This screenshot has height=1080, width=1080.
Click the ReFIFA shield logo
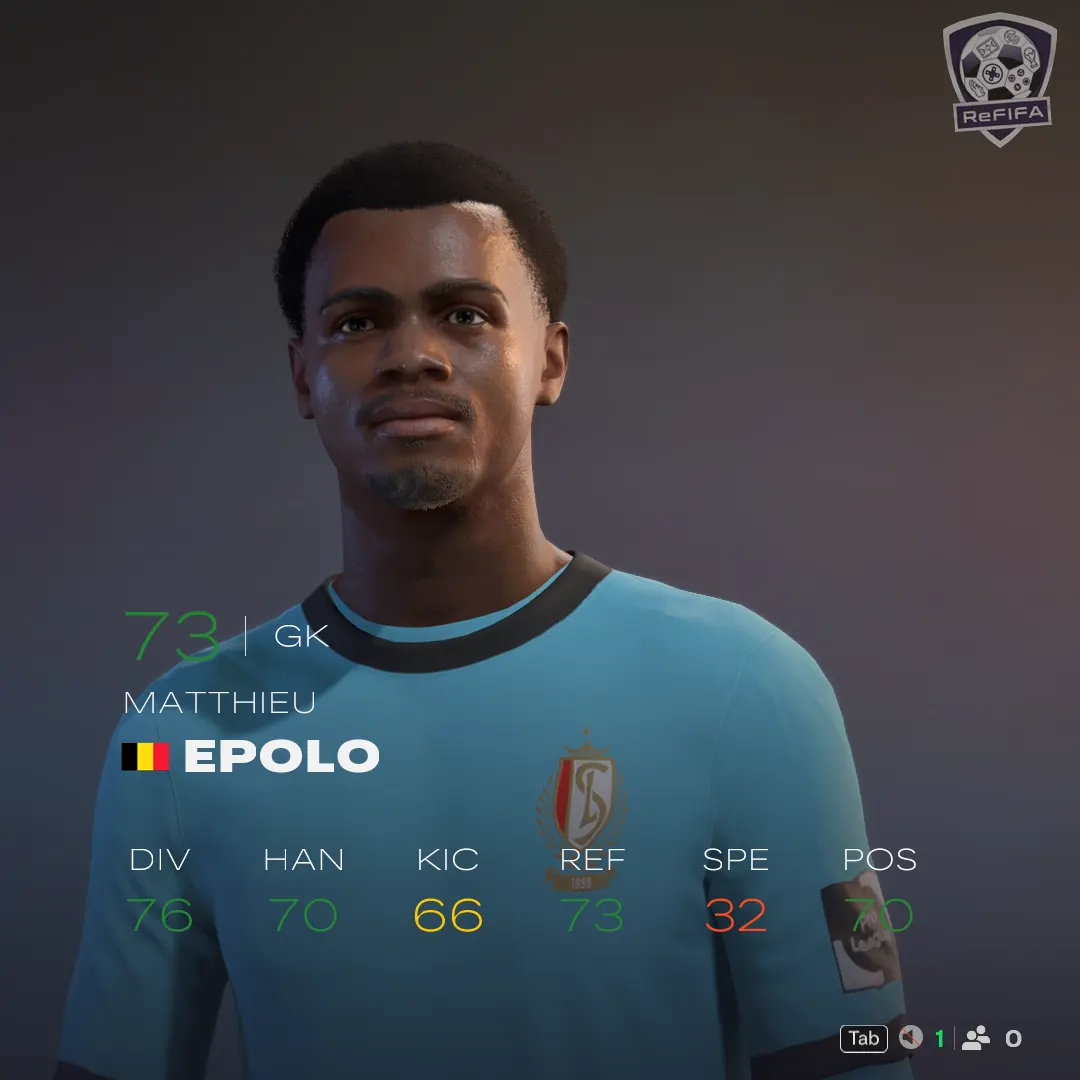998,78
